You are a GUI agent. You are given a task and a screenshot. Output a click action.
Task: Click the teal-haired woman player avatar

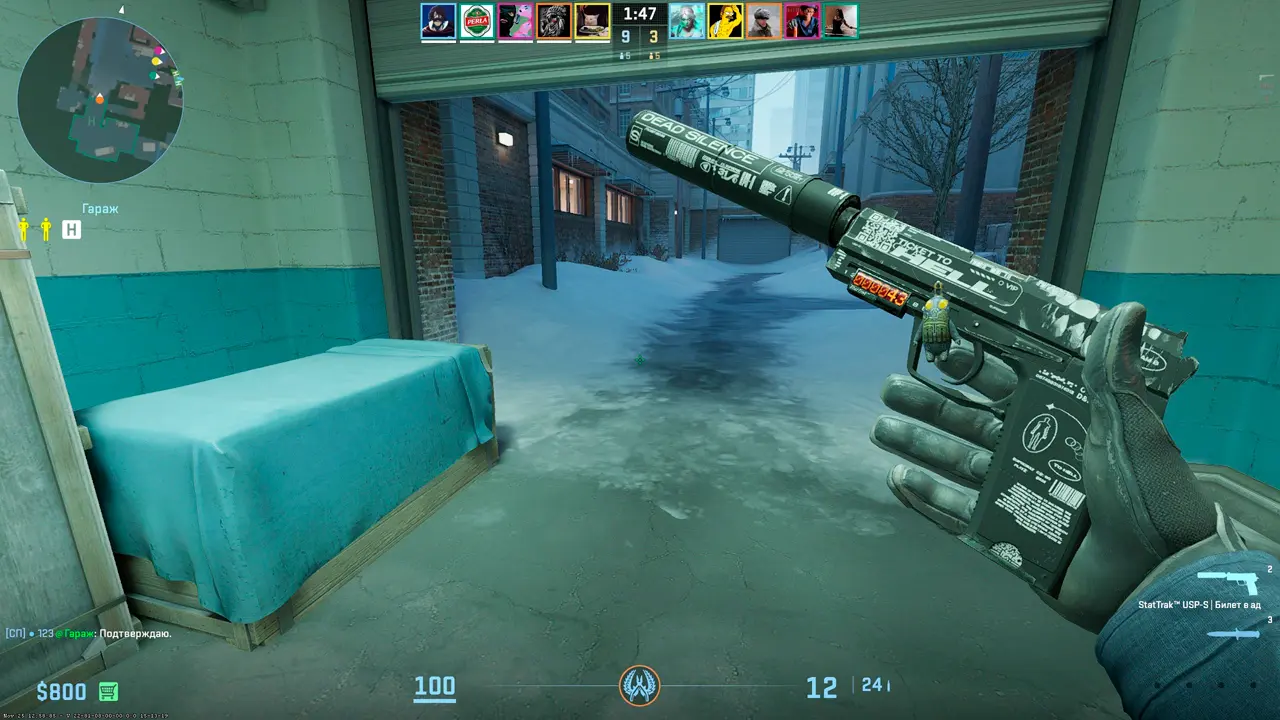pyautogui.click(x=686, y=21)
